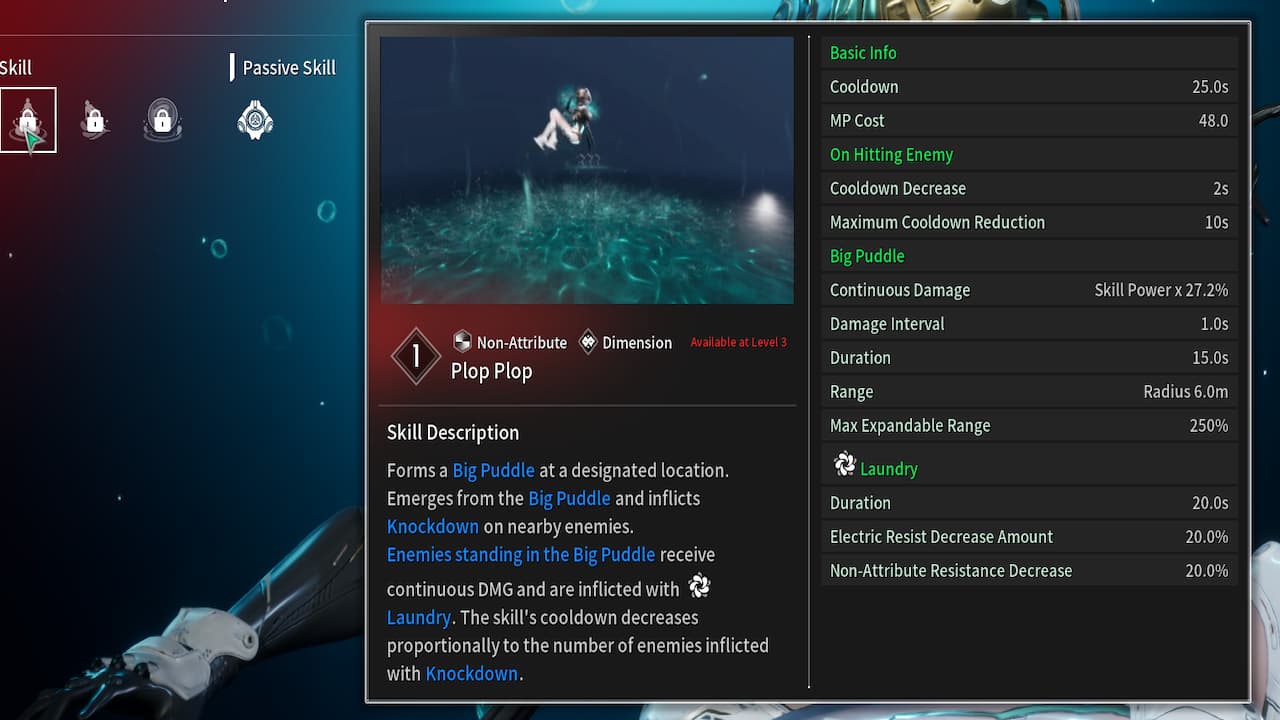The width and height of the screenshot is (1280, 720).
Task: Click the skill preview video thumbnail
Action: click(586, 169)
